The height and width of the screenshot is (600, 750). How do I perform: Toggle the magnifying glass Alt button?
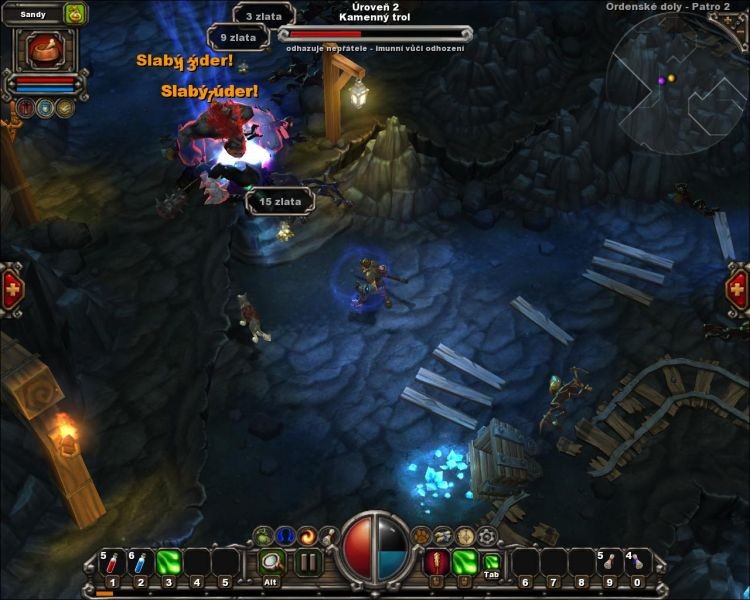tap(271, 563)
